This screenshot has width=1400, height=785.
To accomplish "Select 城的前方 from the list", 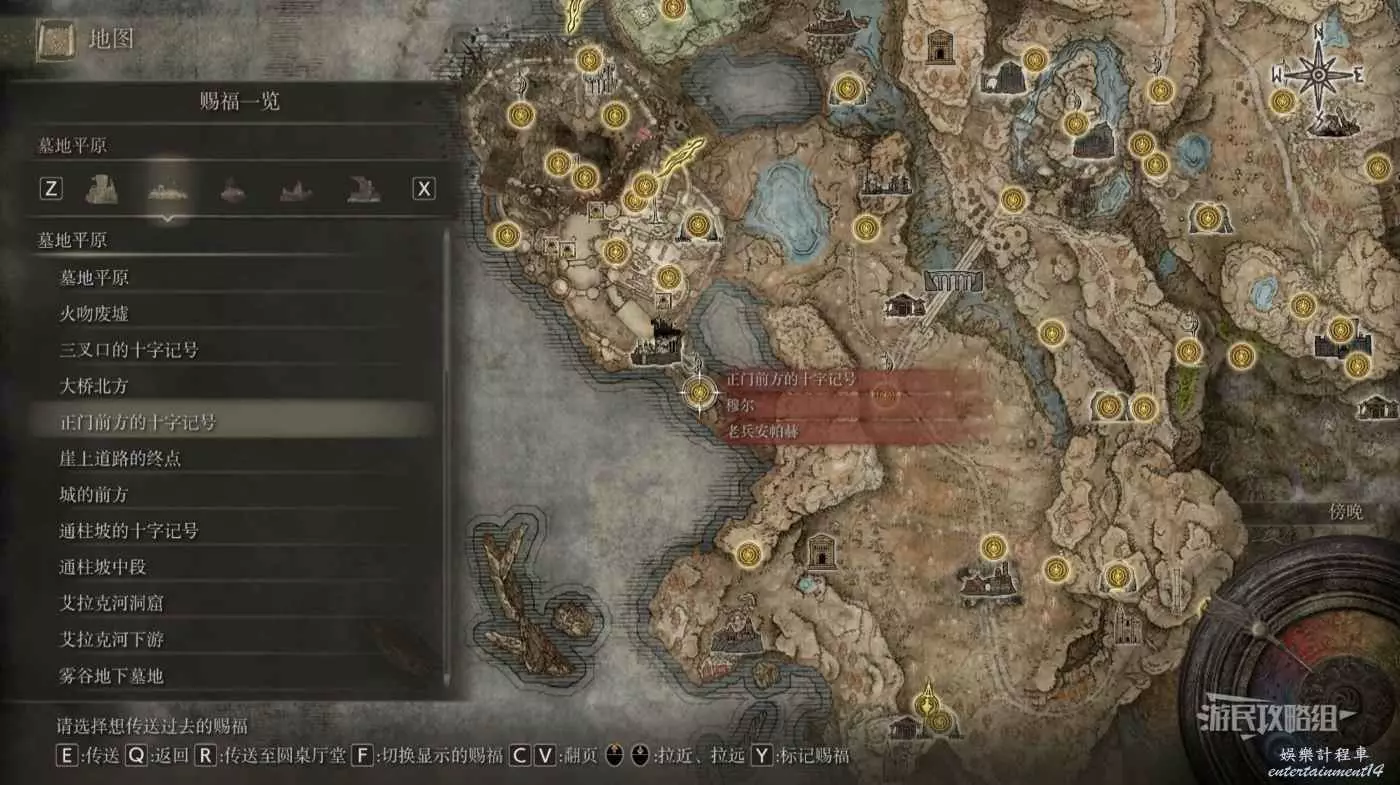I will click(94, 494).
